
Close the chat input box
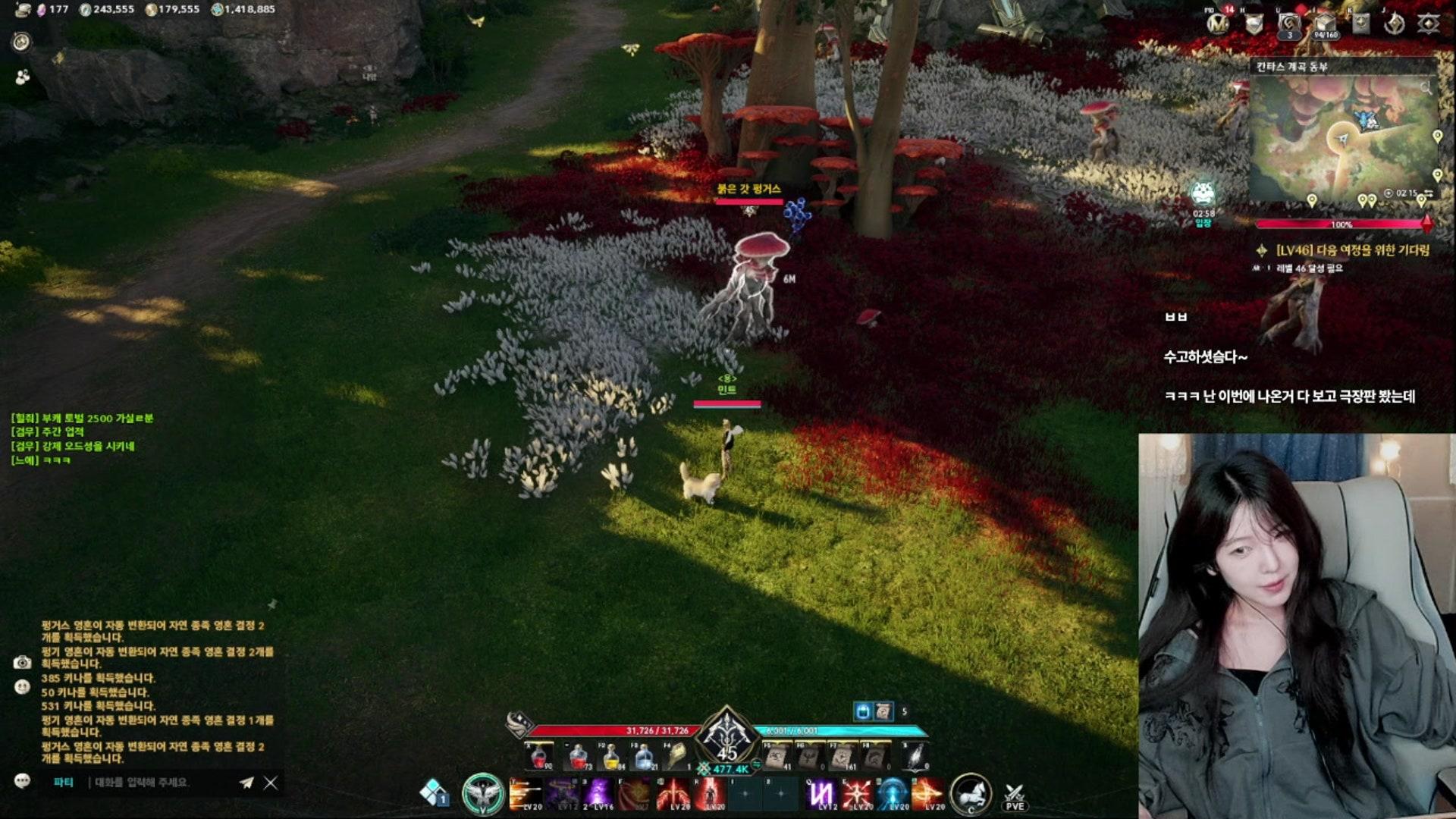click(271, 783)
